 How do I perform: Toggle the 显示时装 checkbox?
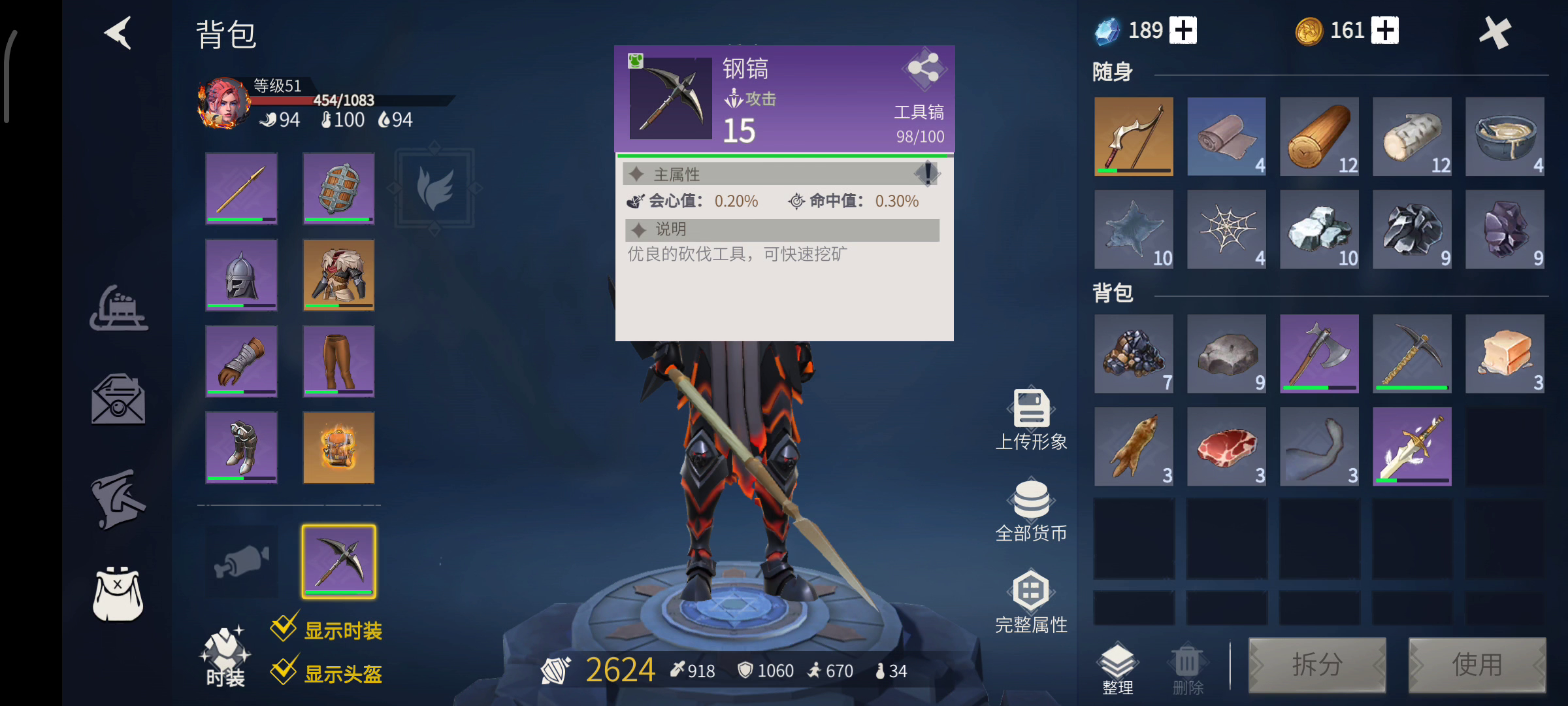click(x=285, y=629)
